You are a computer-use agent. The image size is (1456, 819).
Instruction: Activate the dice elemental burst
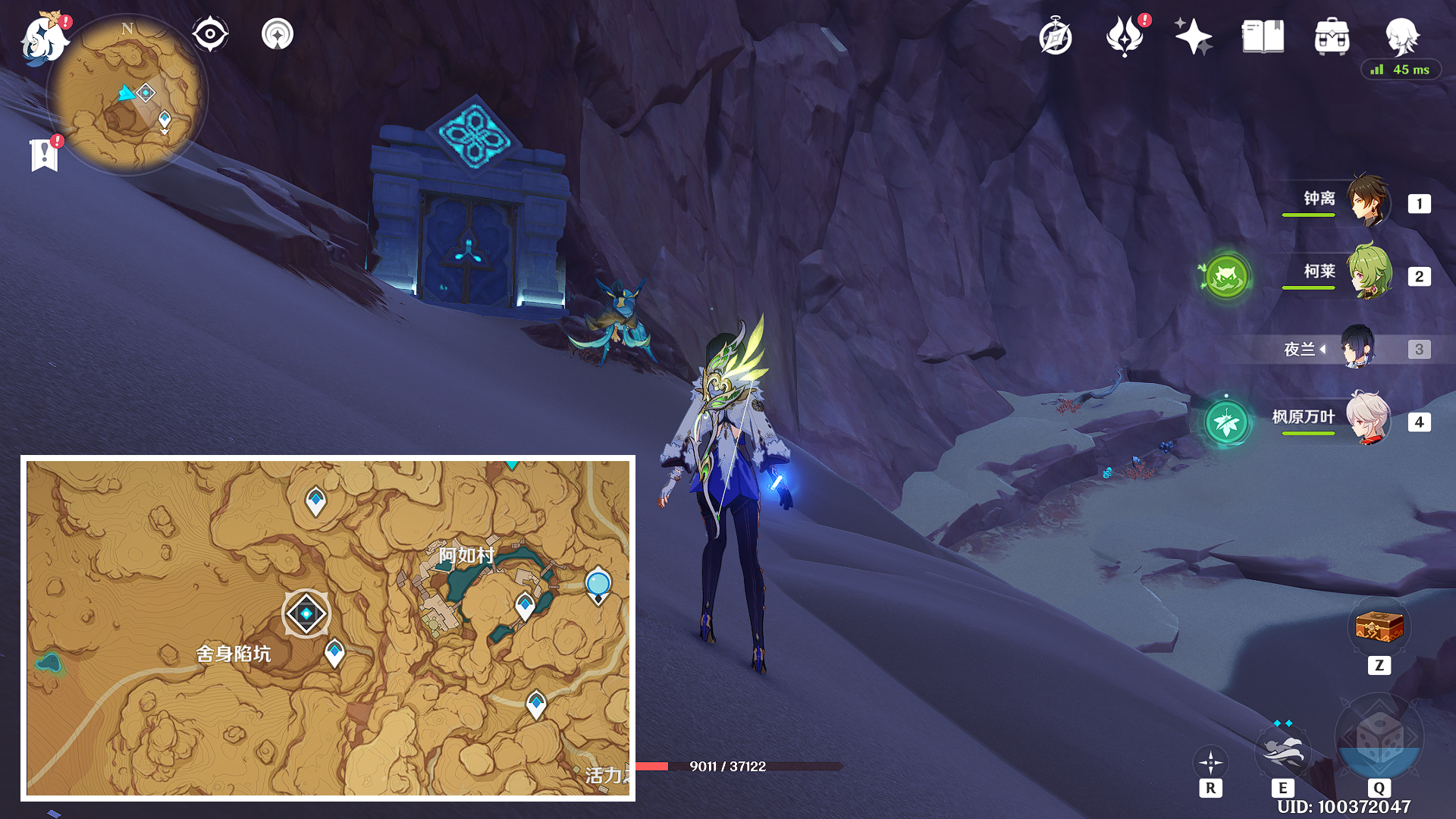click(x=1379, y=737)
